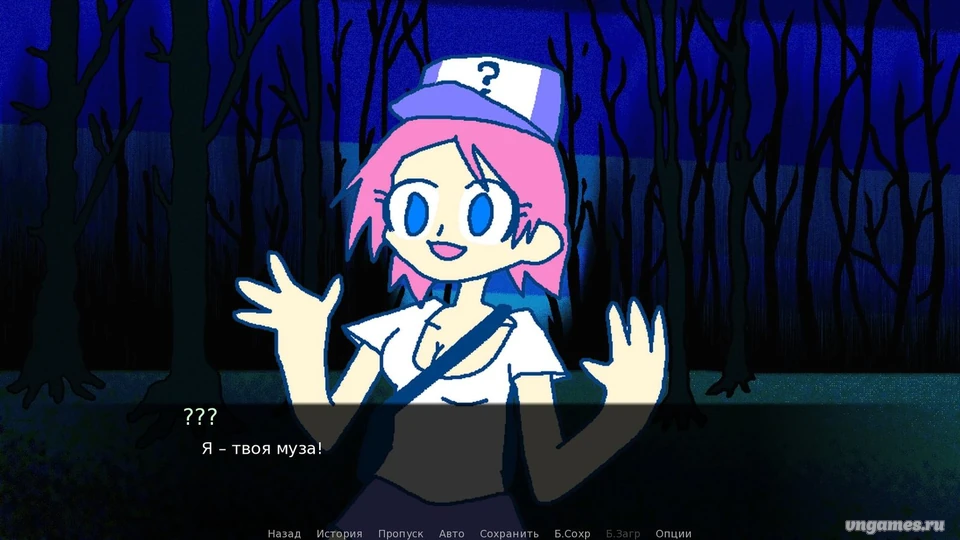The image size is (960, 540).
Task: Quick load with Б.Загр
Action: pyautogui.click(x=623, y=533)
